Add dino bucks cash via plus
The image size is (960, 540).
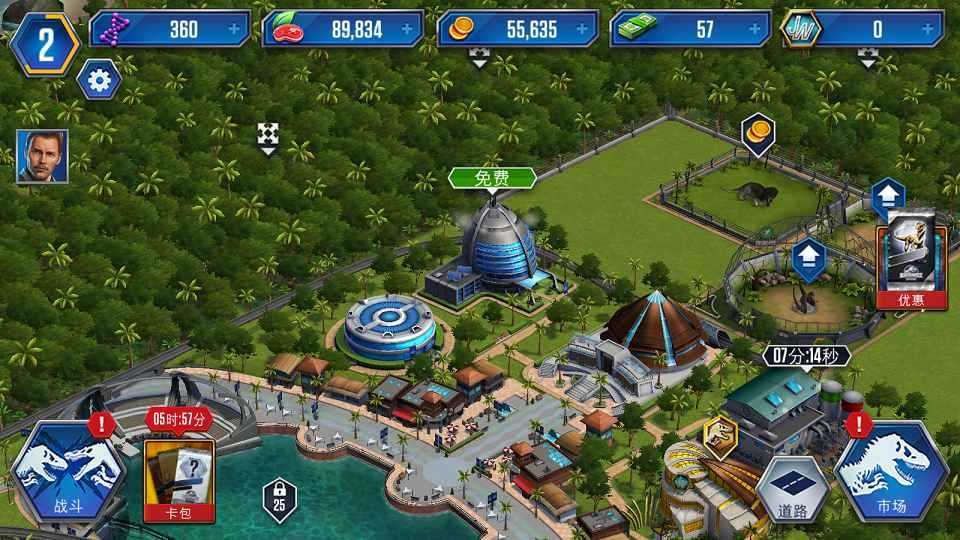point(757,29)
